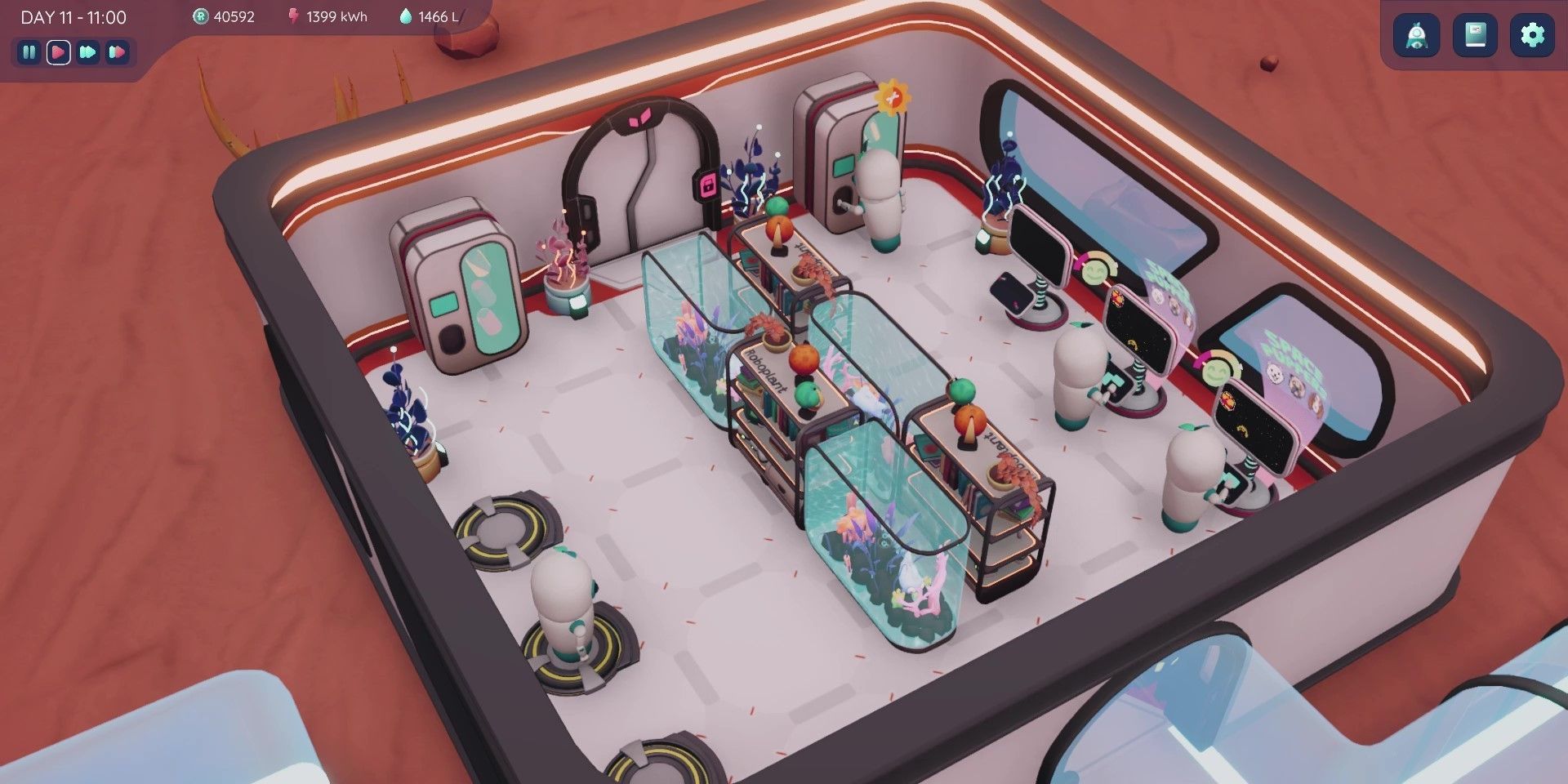The width and height of the screenshot is (1568, 784).
Task: Select normal play speed
Action: (57, 52)
